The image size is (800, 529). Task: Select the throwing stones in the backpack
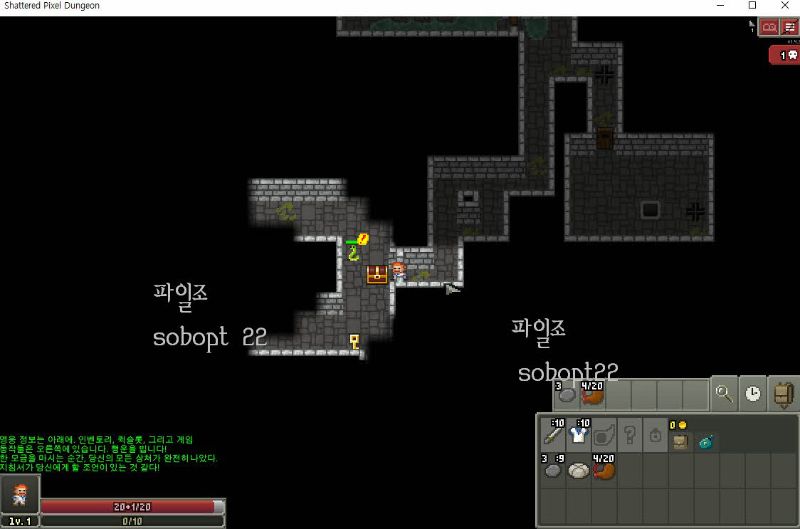pyautogui.click(x=553, y=470)
